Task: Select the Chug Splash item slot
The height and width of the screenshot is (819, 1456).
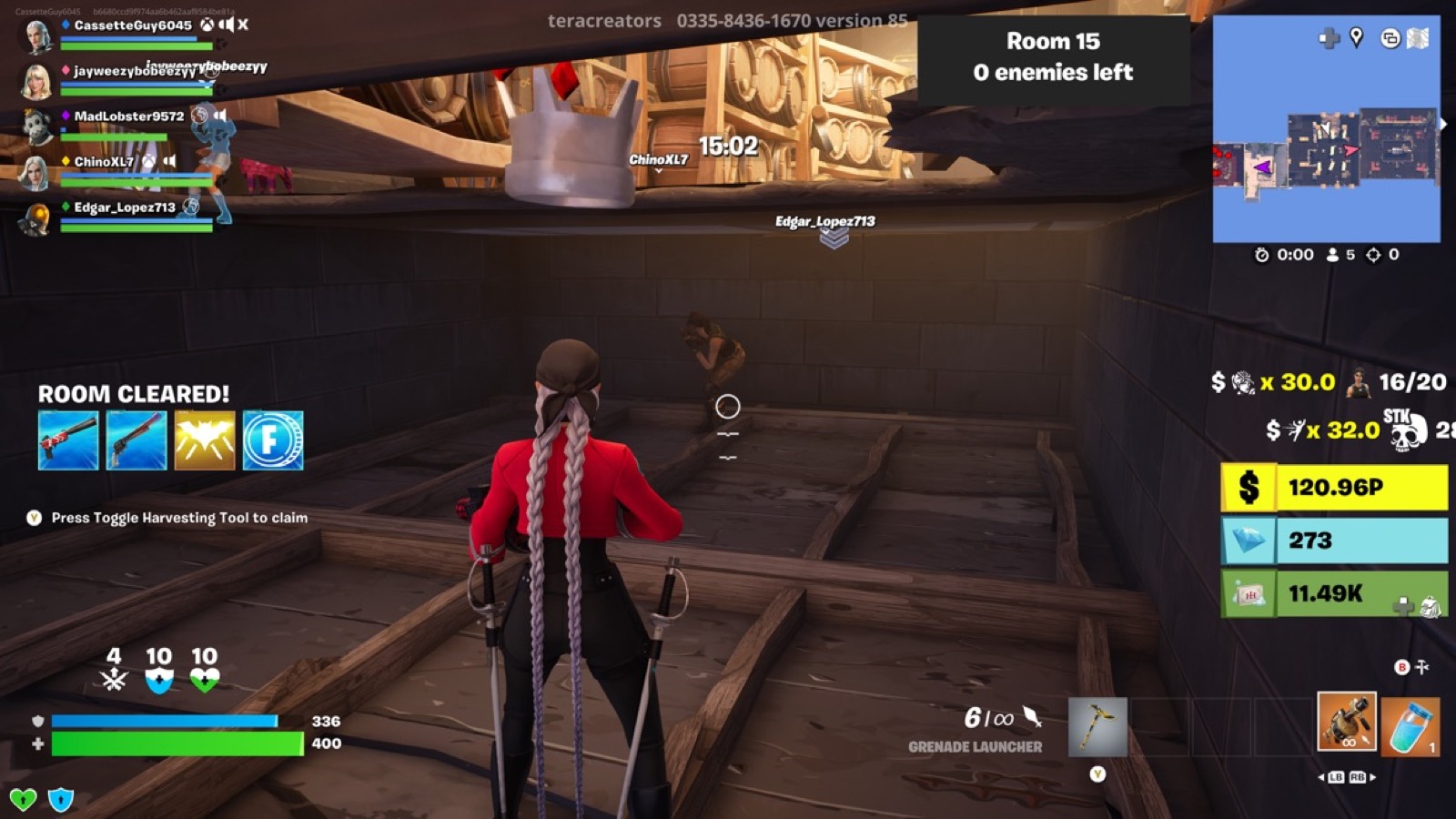Action: pyautogui.click(x=1412, y=726)
